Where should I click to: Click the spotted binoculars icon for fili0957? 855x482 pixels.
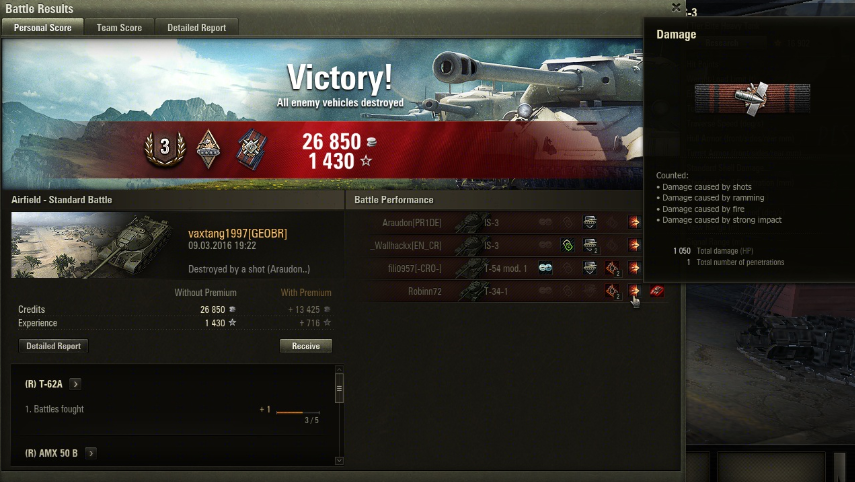point(545,268)
